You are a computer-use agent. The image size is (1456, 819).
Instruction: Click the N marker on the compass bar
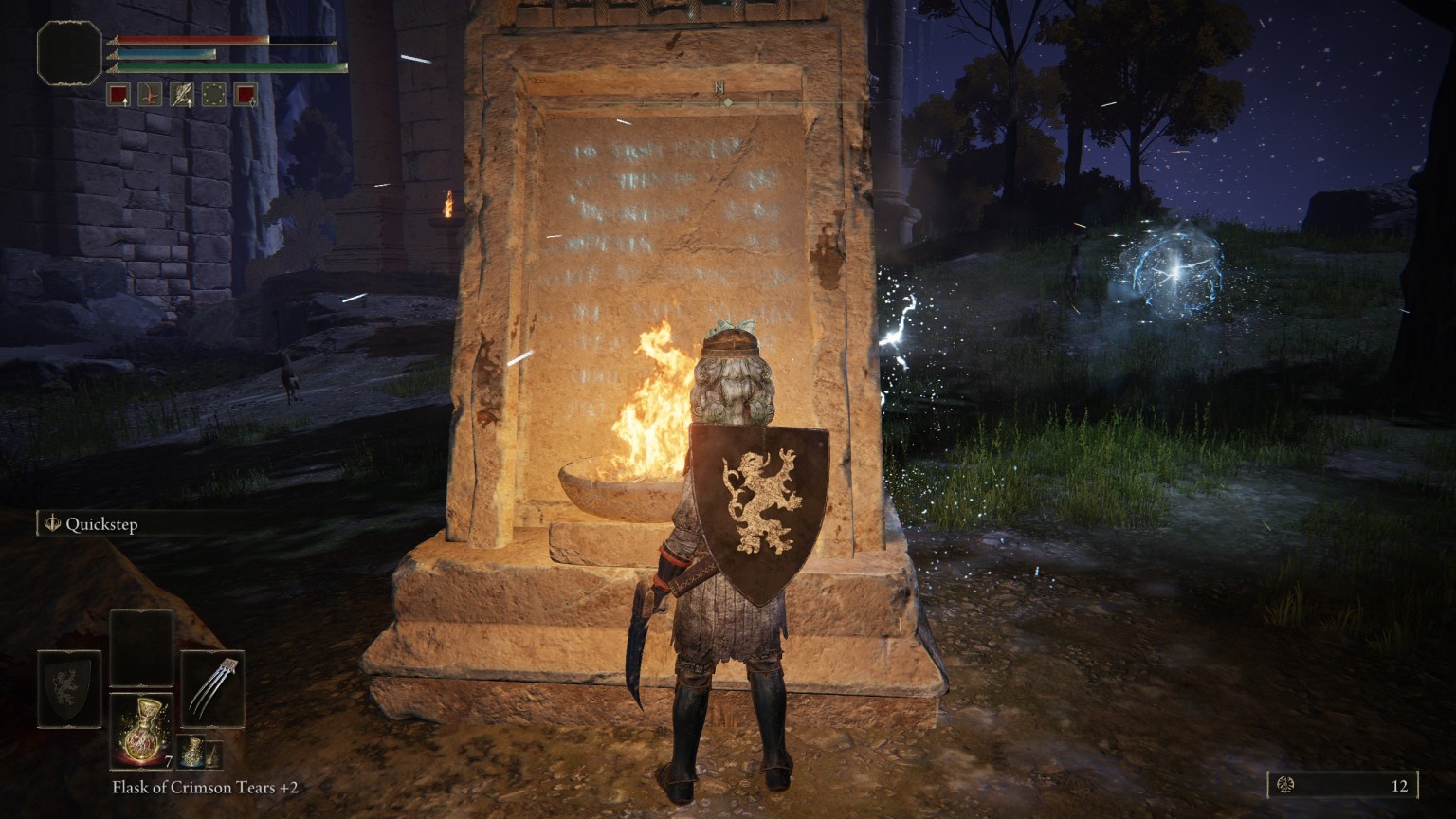point(719,87)
